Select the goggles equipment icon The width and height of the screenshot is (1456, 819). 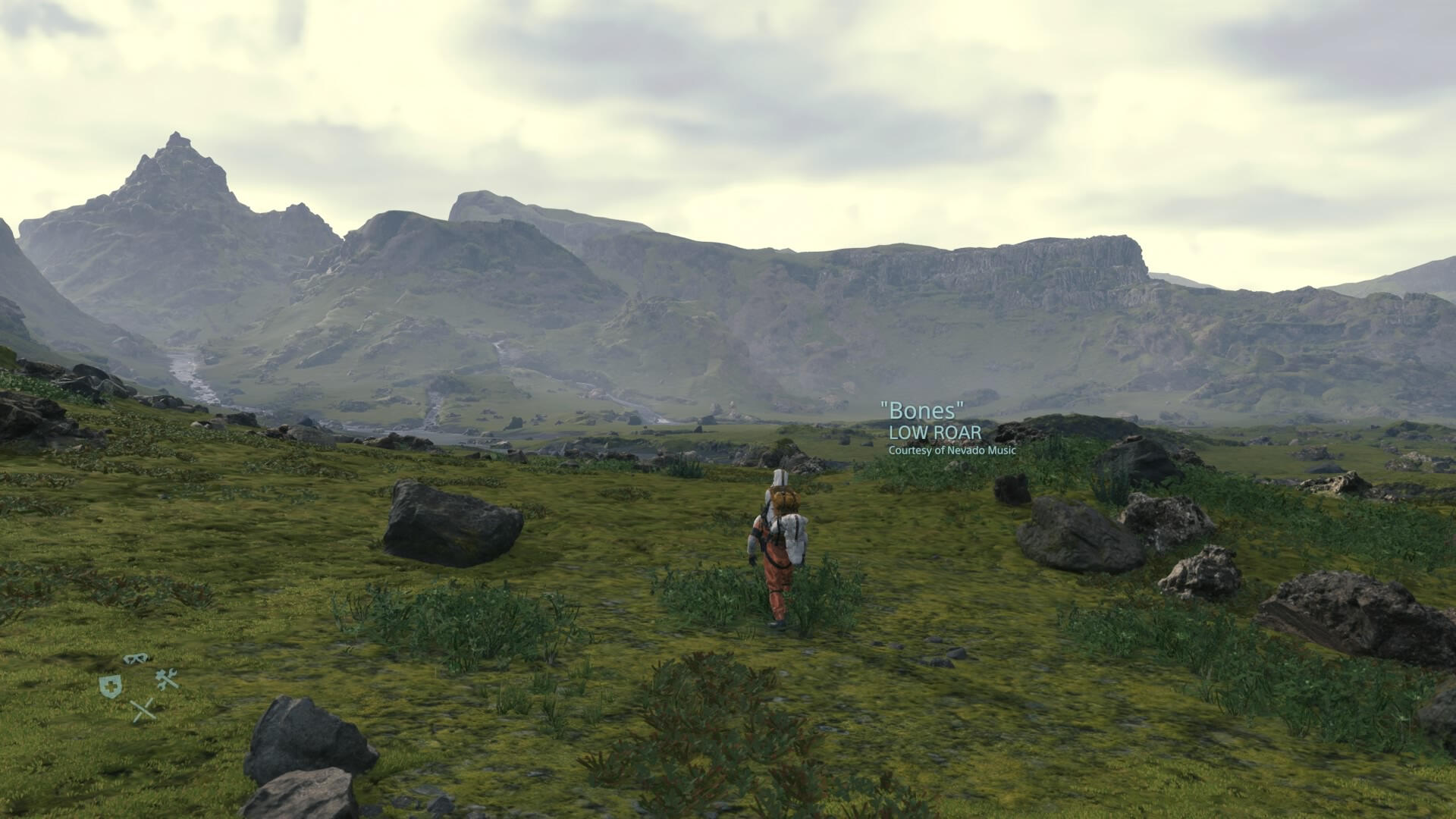pyautogui.click(x=136, y=658)
